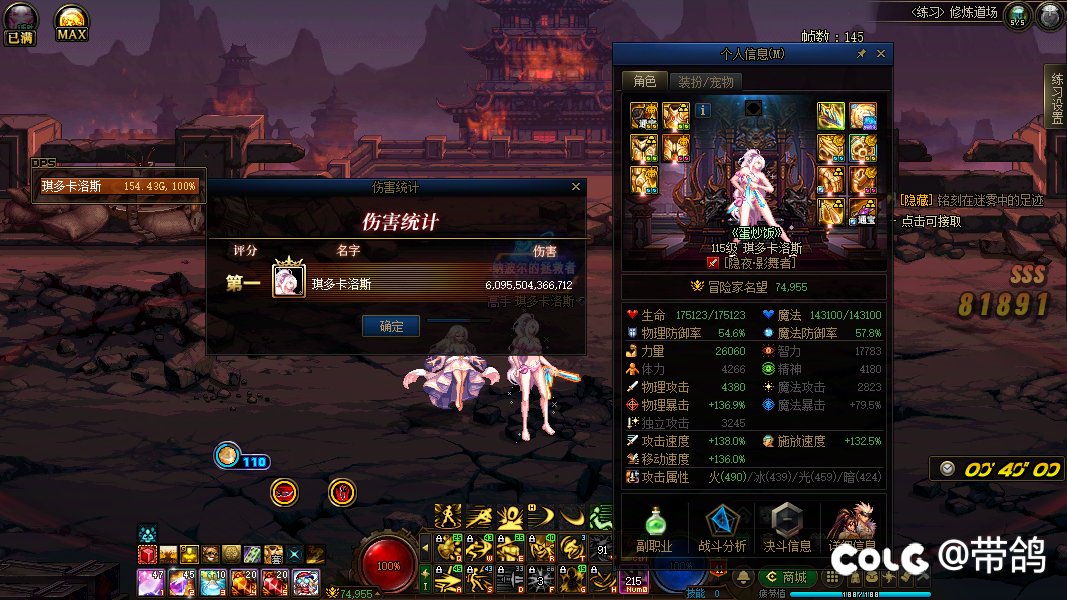1067x600 pixels.
Task: Click the MAX gold orb icon
Action: pyautogui.click(x=71, y=23)
